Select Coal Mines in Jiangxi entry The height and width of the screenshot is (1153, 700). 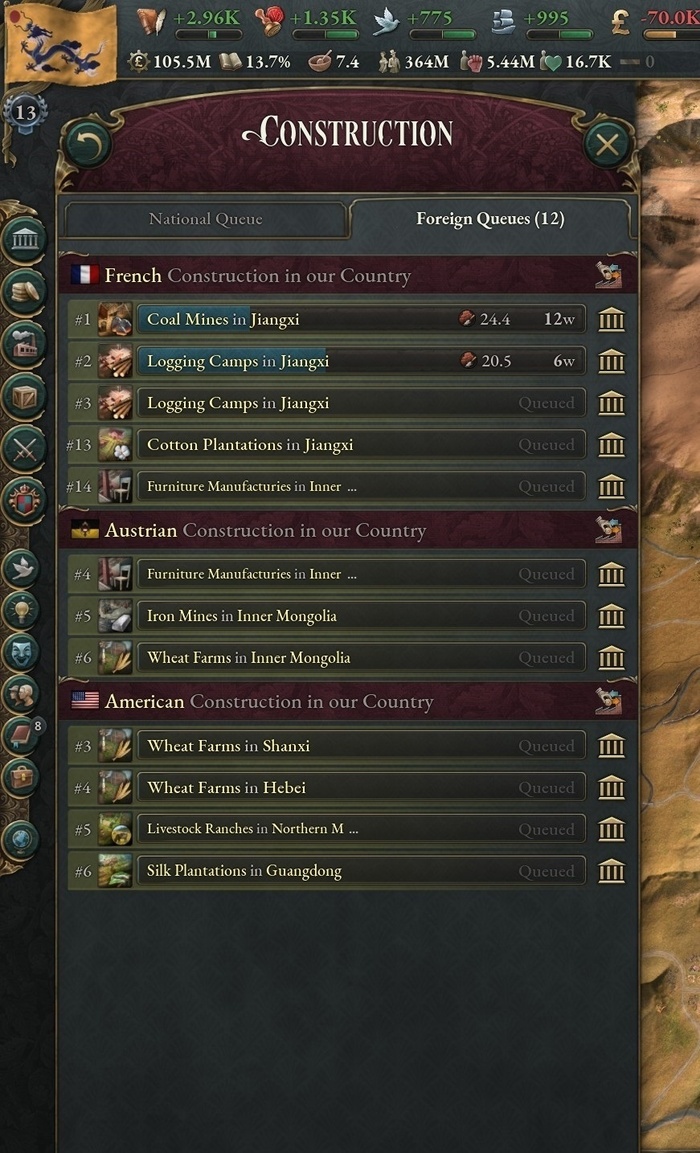coord(360,320)
